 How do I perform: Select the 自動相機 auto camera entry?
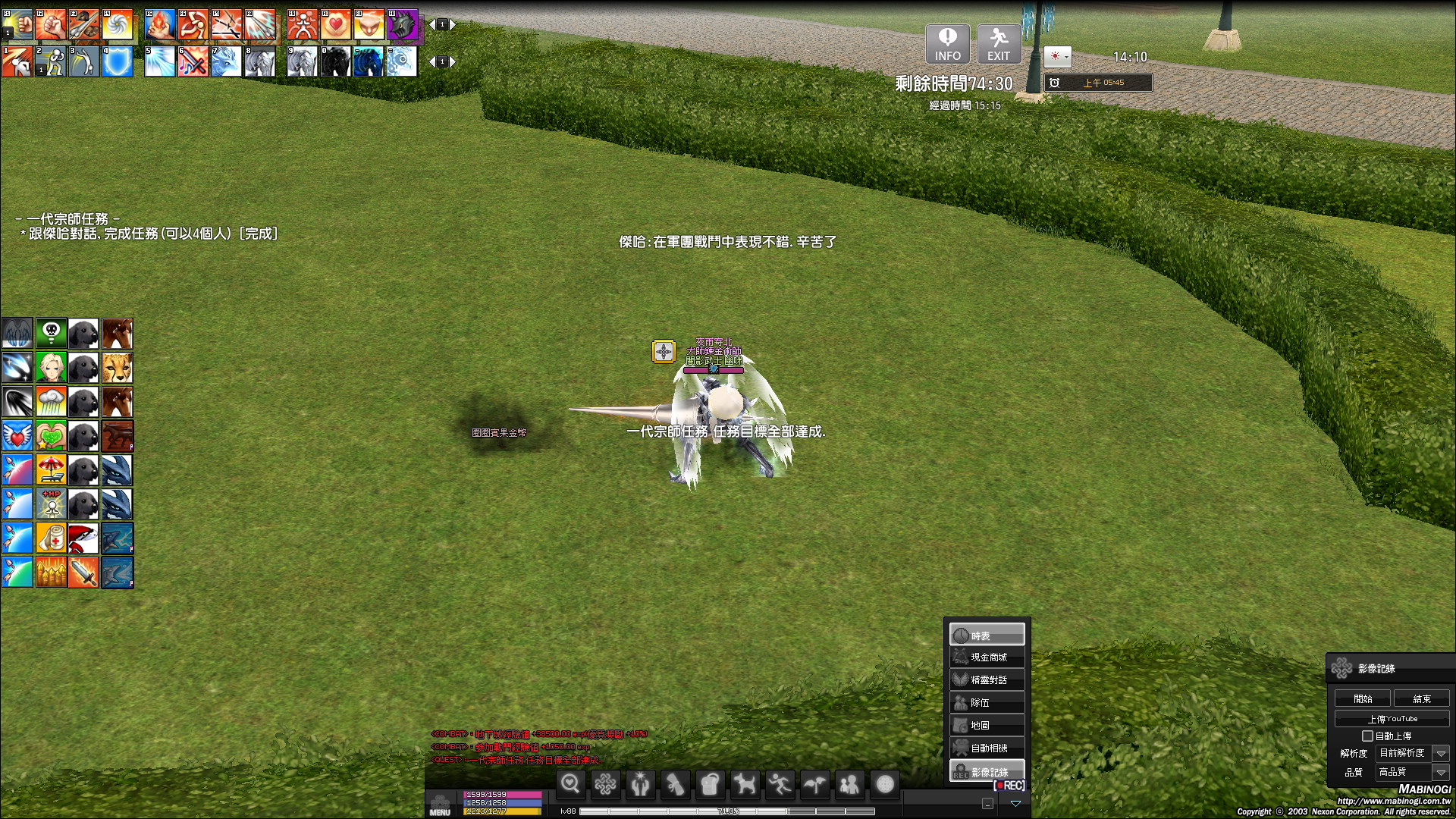tap(987, 748)
